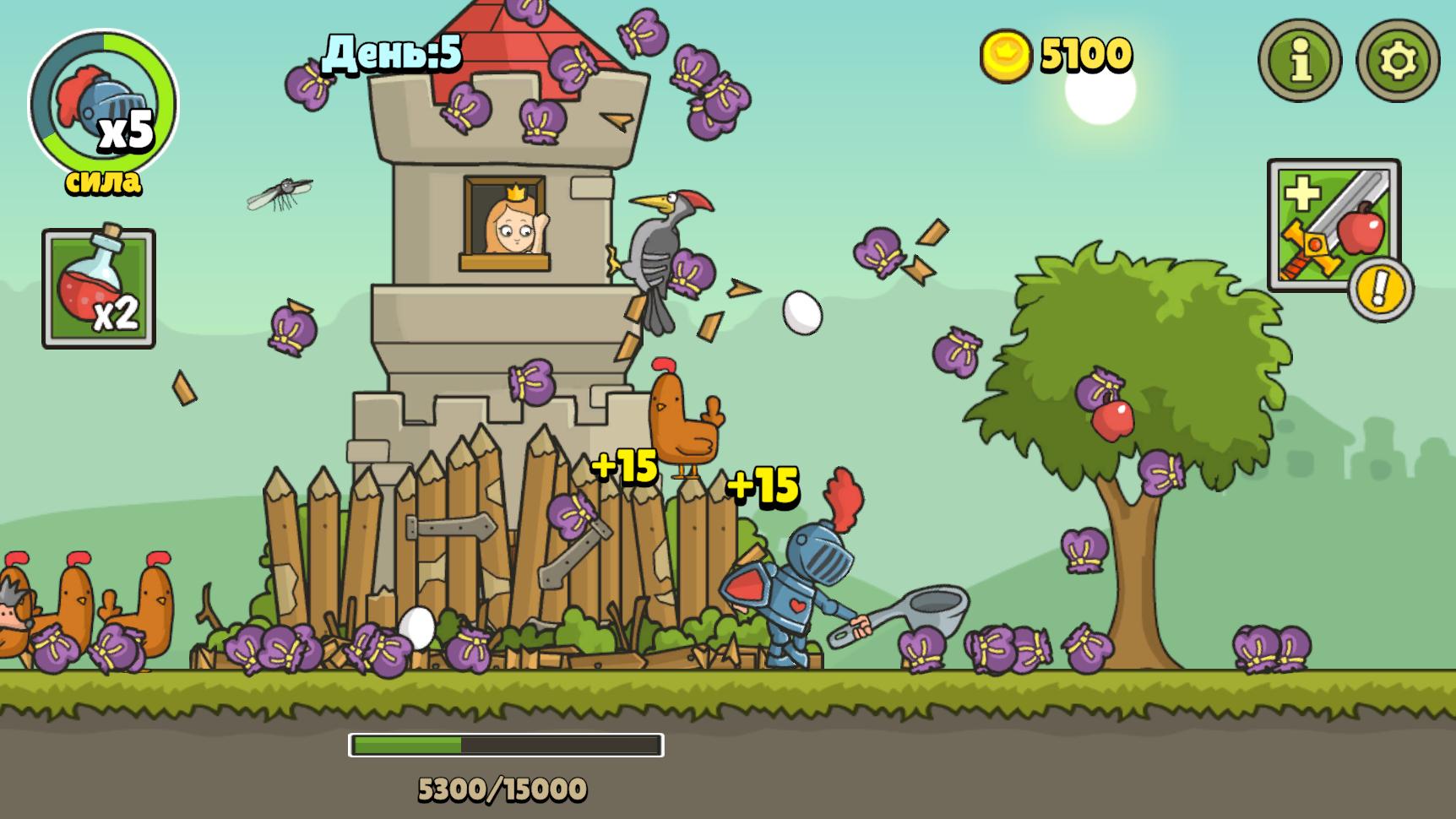Open the info button

tap(1300, 61)
